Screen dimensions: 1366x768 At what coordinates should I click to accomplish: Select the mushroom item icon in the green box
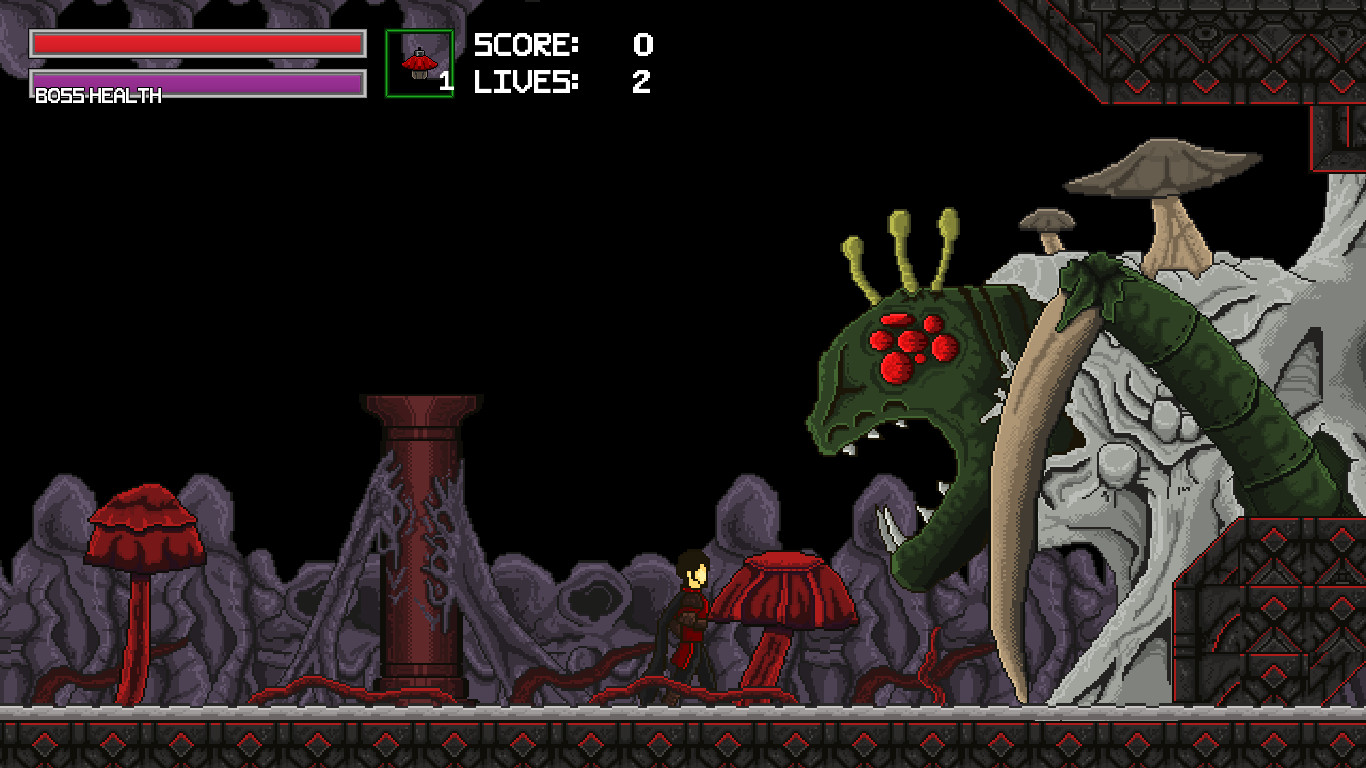420,62
